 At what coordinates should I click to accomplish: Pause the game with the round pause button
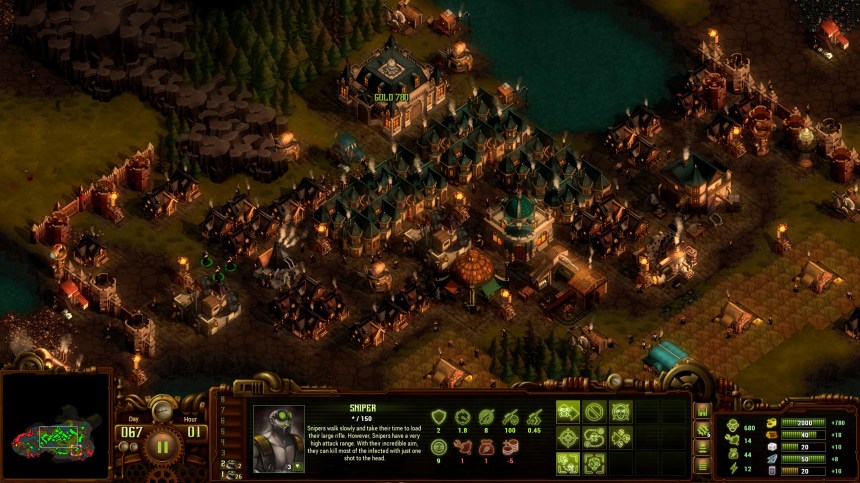click(x=162, y=444)
